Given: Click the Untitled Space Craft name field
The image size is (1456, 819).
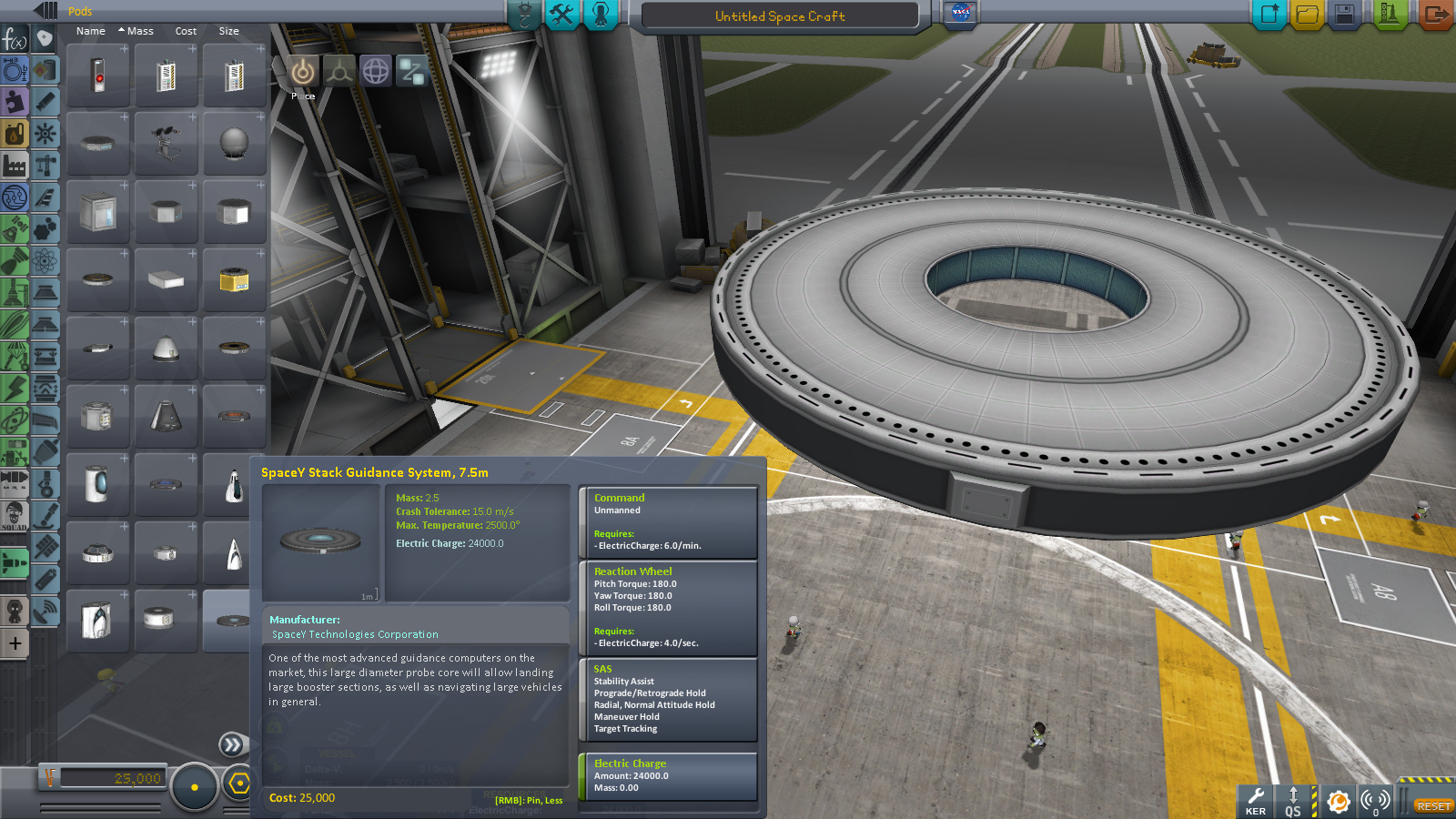Looking at the screenshot, I should coord(780,16).
